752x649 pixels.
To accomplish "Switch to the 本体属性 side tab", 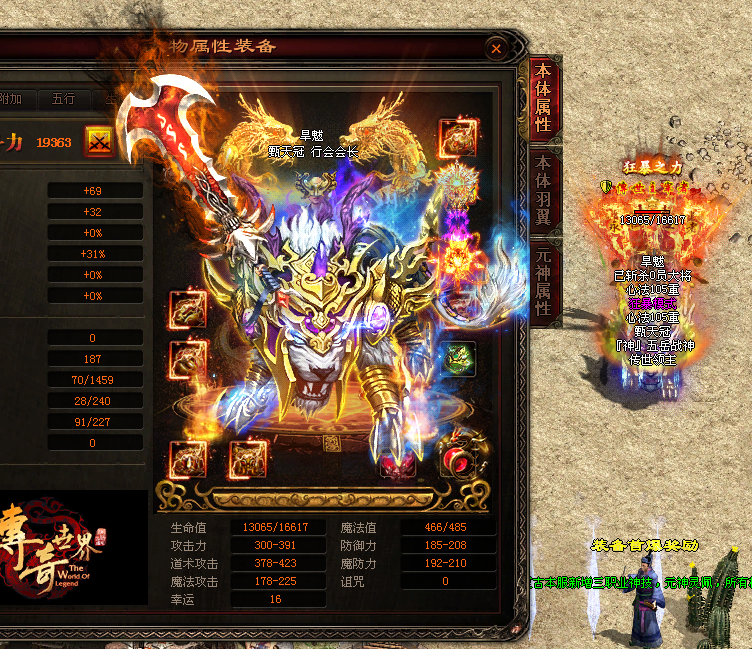I will pyautogui.click(x=543, y=98).
